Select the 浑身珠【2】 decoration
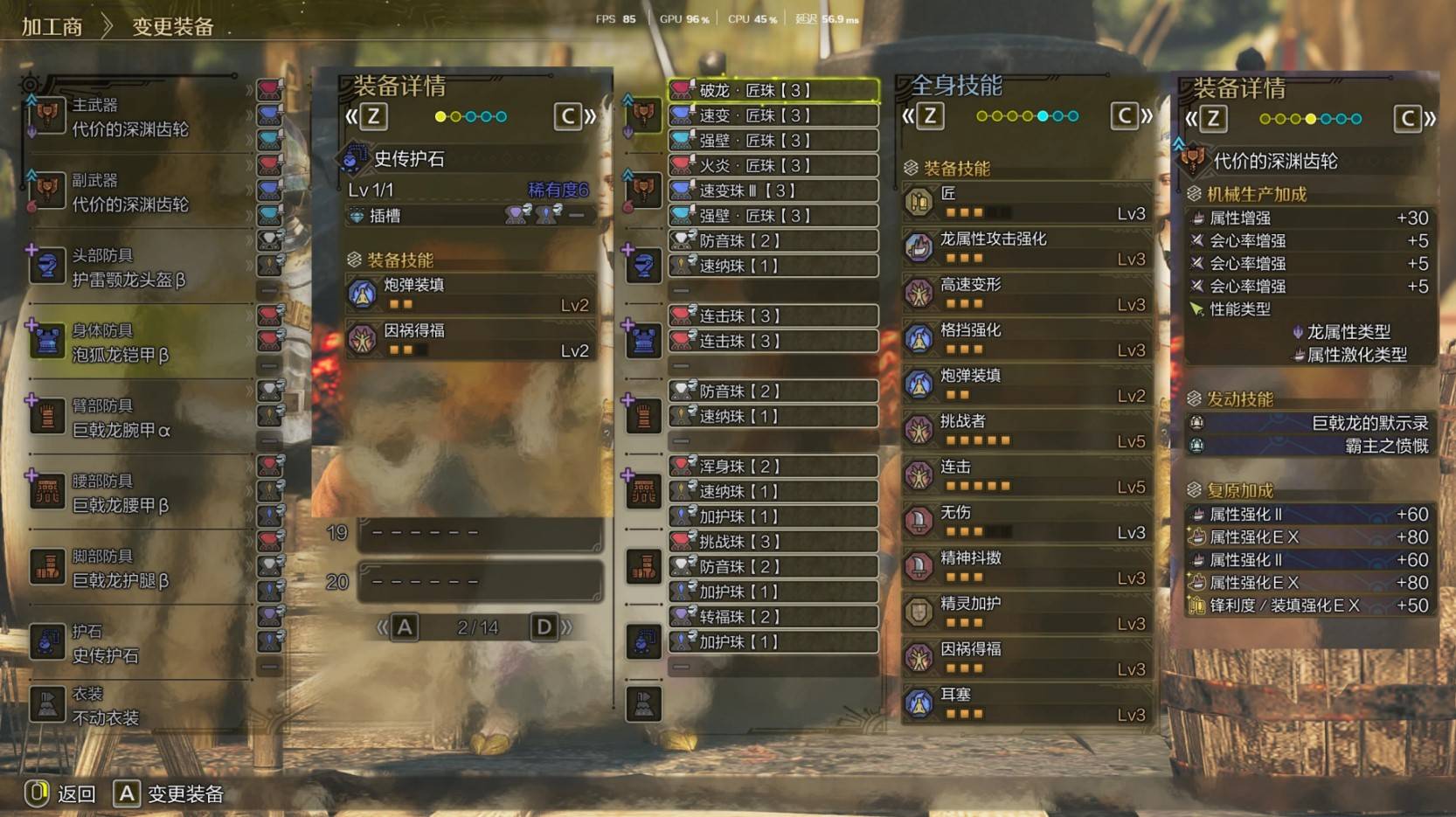1456x817 pixels. pos(773,467)
